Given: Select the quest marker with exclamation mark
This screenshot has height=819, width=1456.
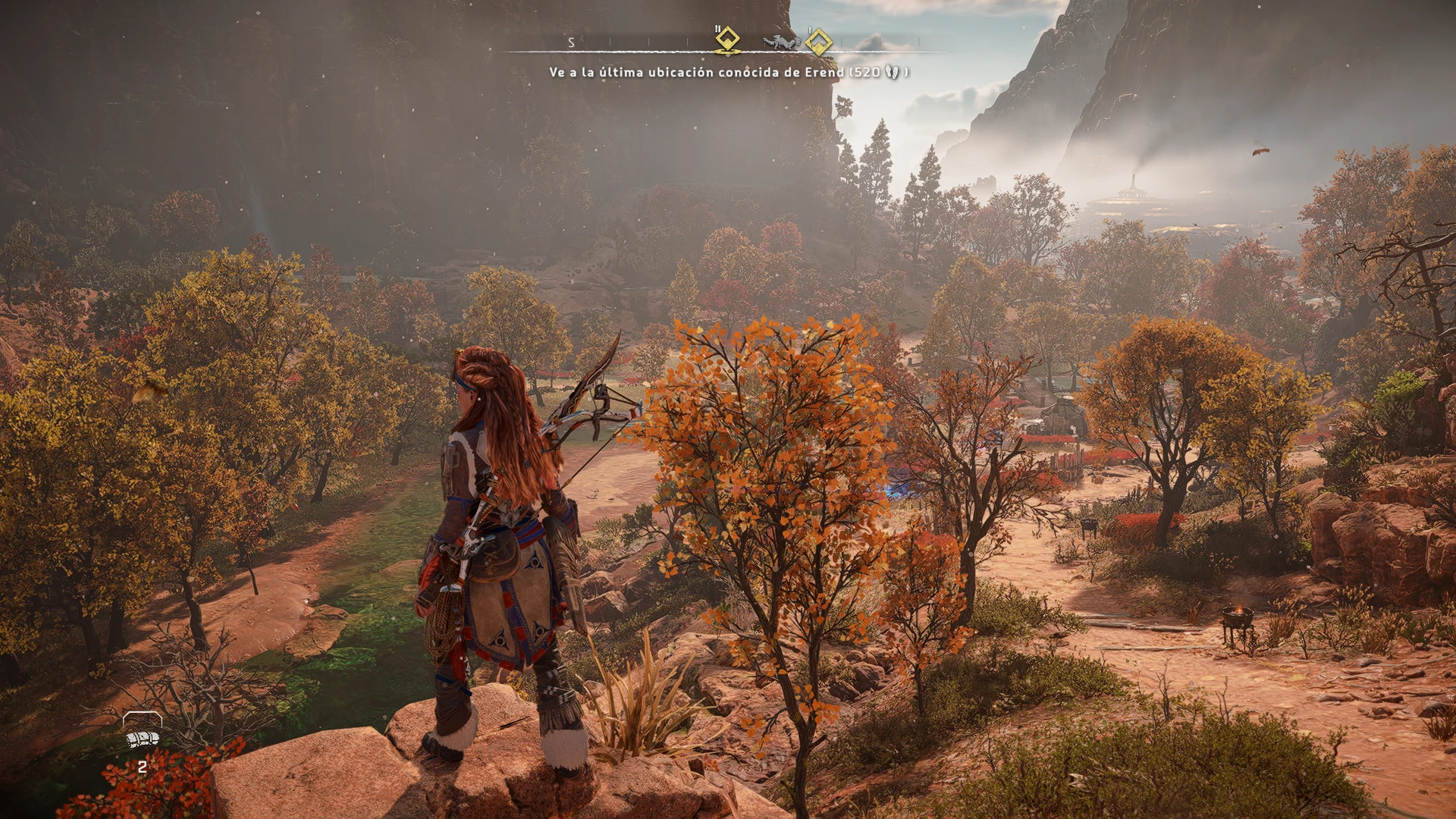Looking at the screenshot, I should [817, 42].
